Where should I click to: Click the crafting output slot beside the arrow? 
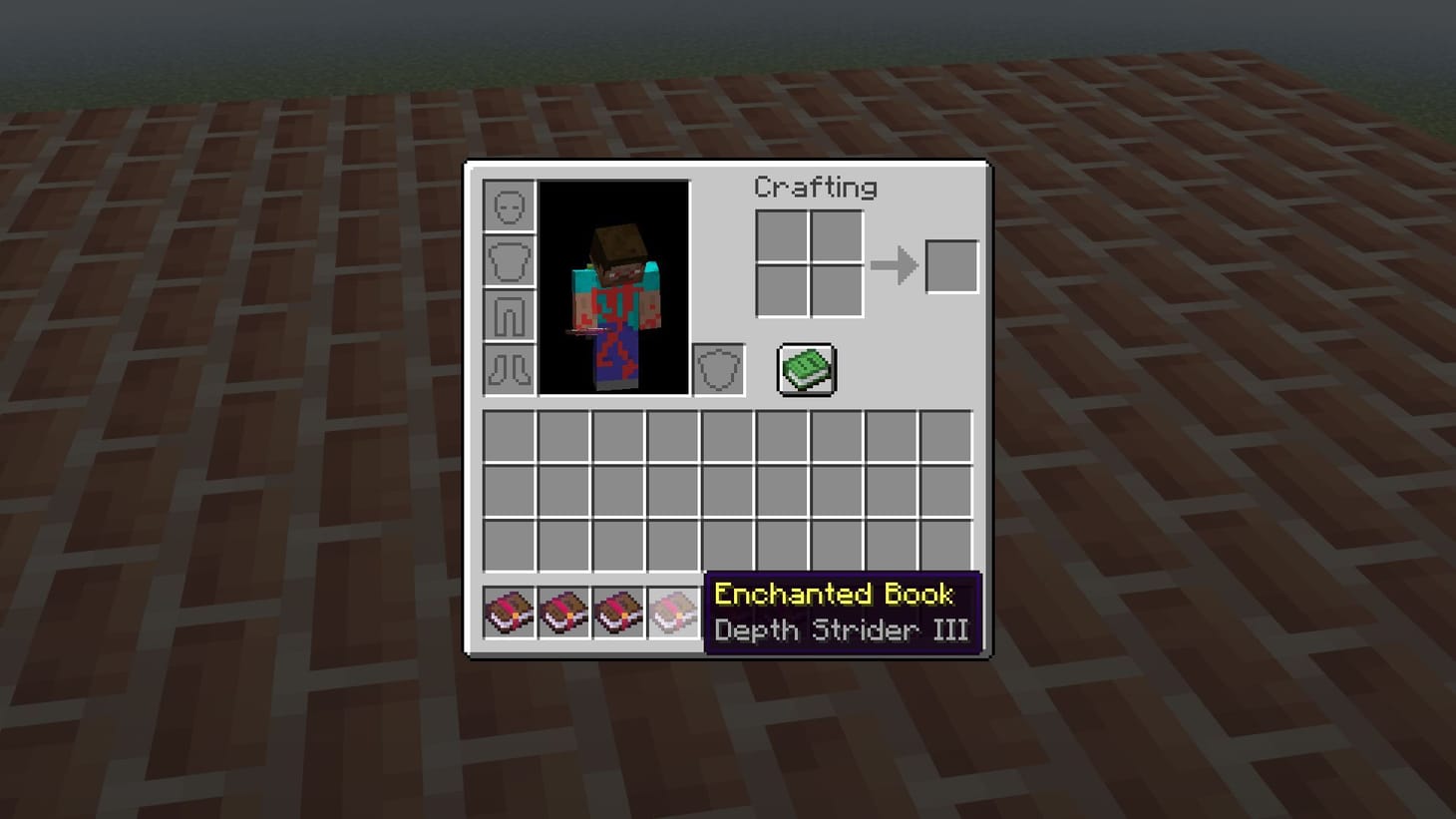[950, 264]
